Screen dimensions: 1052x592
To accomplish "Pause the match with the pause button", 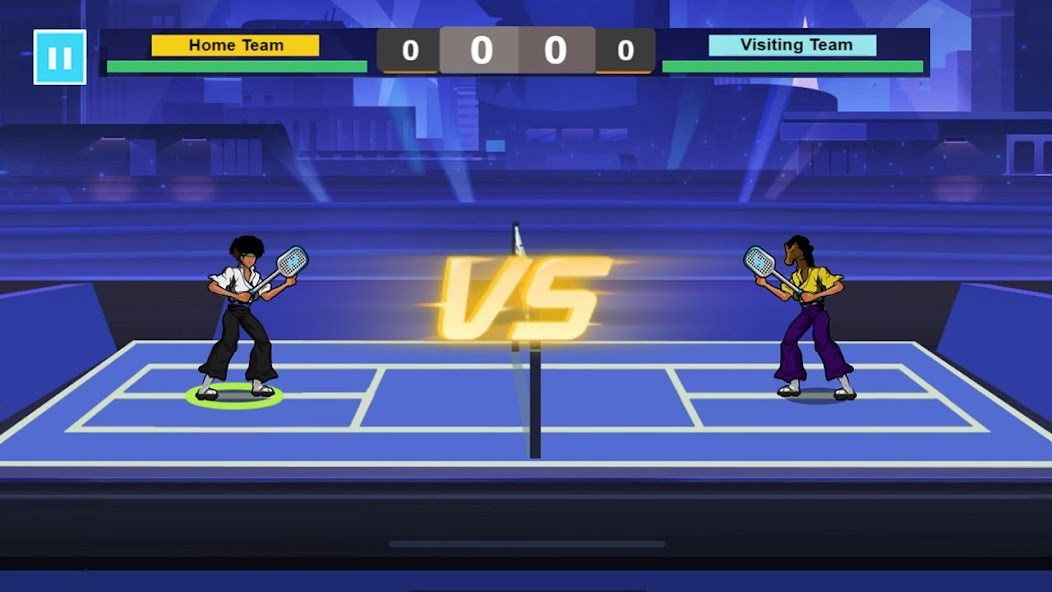I will coord(60,57).
